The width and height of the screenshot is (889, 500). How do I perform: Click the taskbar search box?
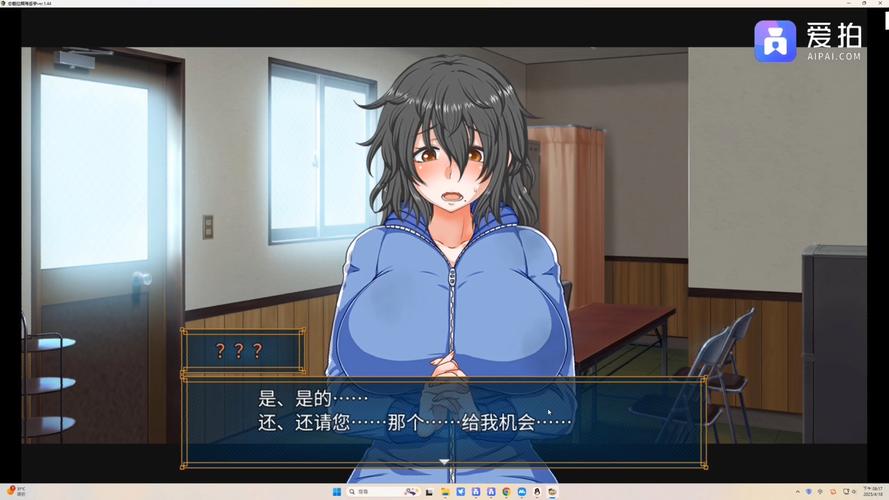pos(370,492)
